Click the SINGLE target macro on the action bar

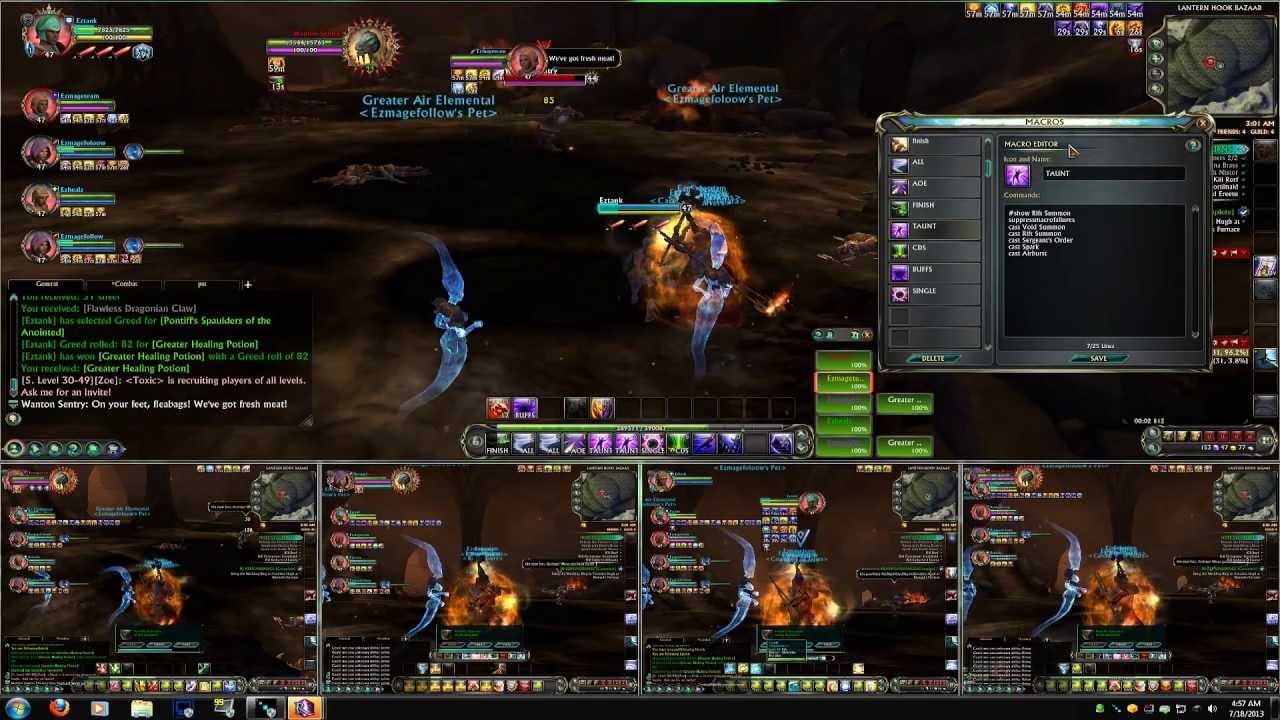(651, 443)
